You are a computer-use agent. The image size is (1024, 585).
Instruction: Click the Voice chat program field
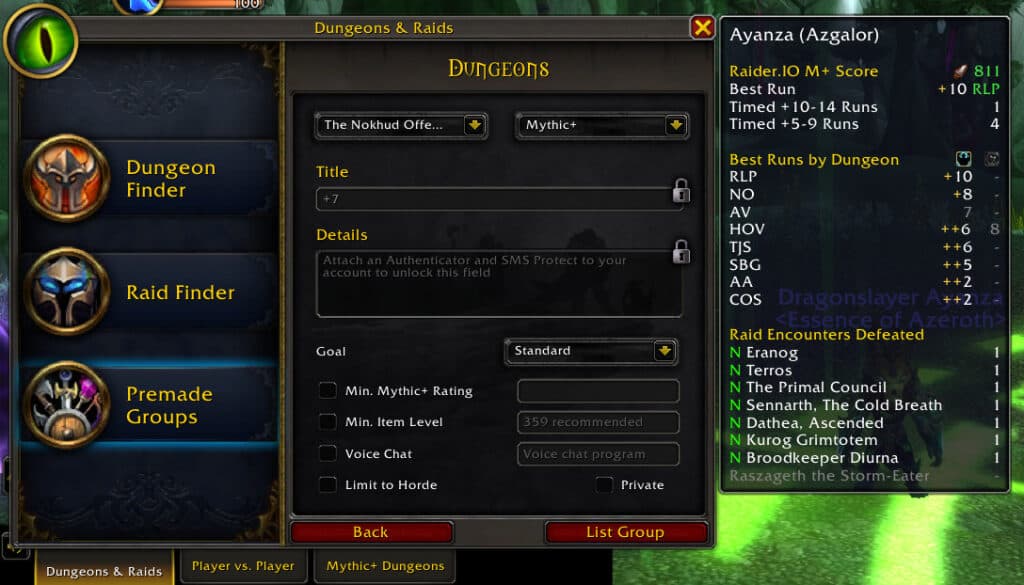tap(598, 454)
